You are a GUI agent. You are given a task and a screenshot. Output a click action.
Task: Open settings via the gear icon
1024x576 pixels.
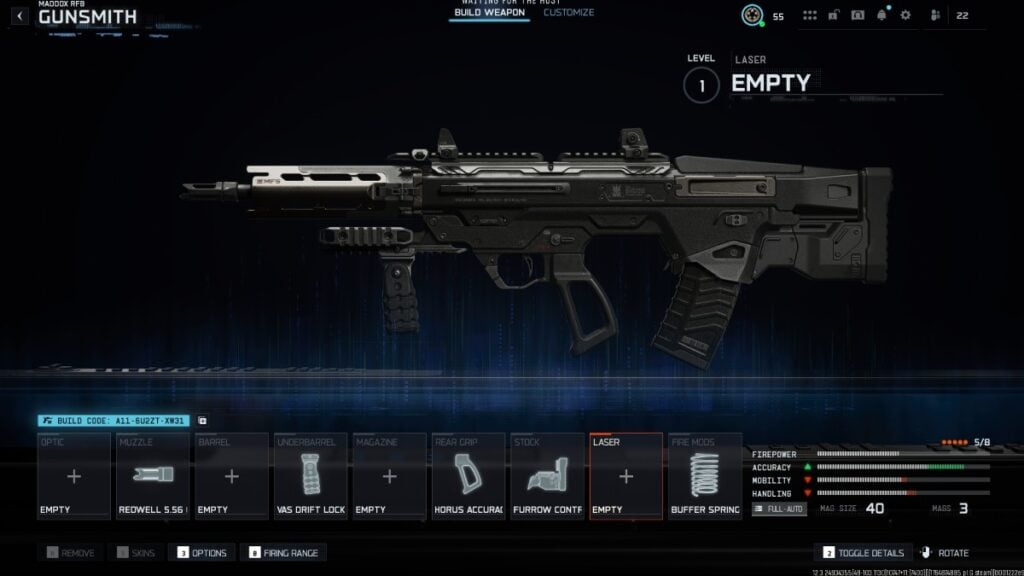coord(906,16)
